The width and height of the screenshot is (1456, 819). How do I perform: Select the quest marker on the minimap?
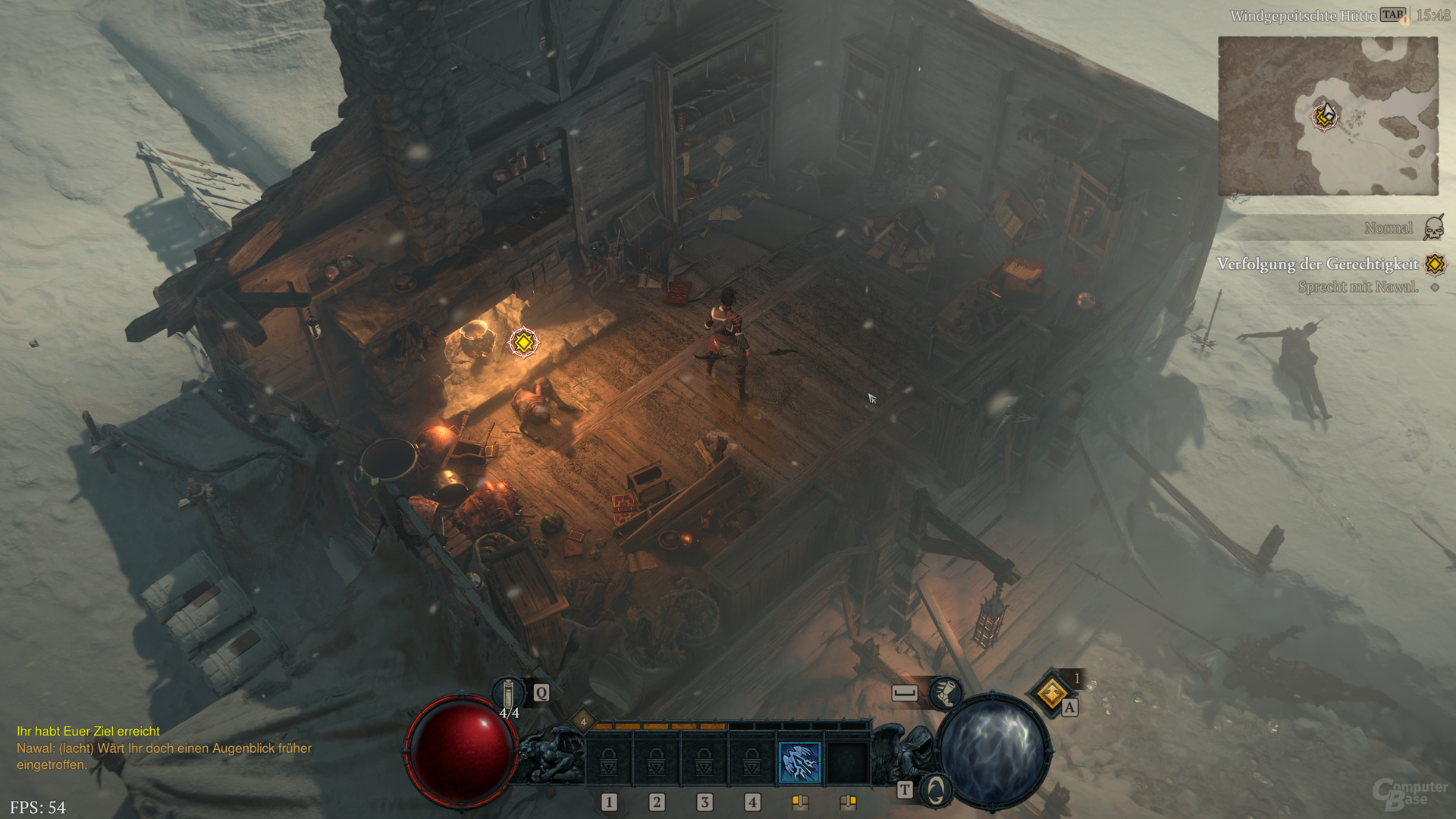click(x=1325, y=116)
